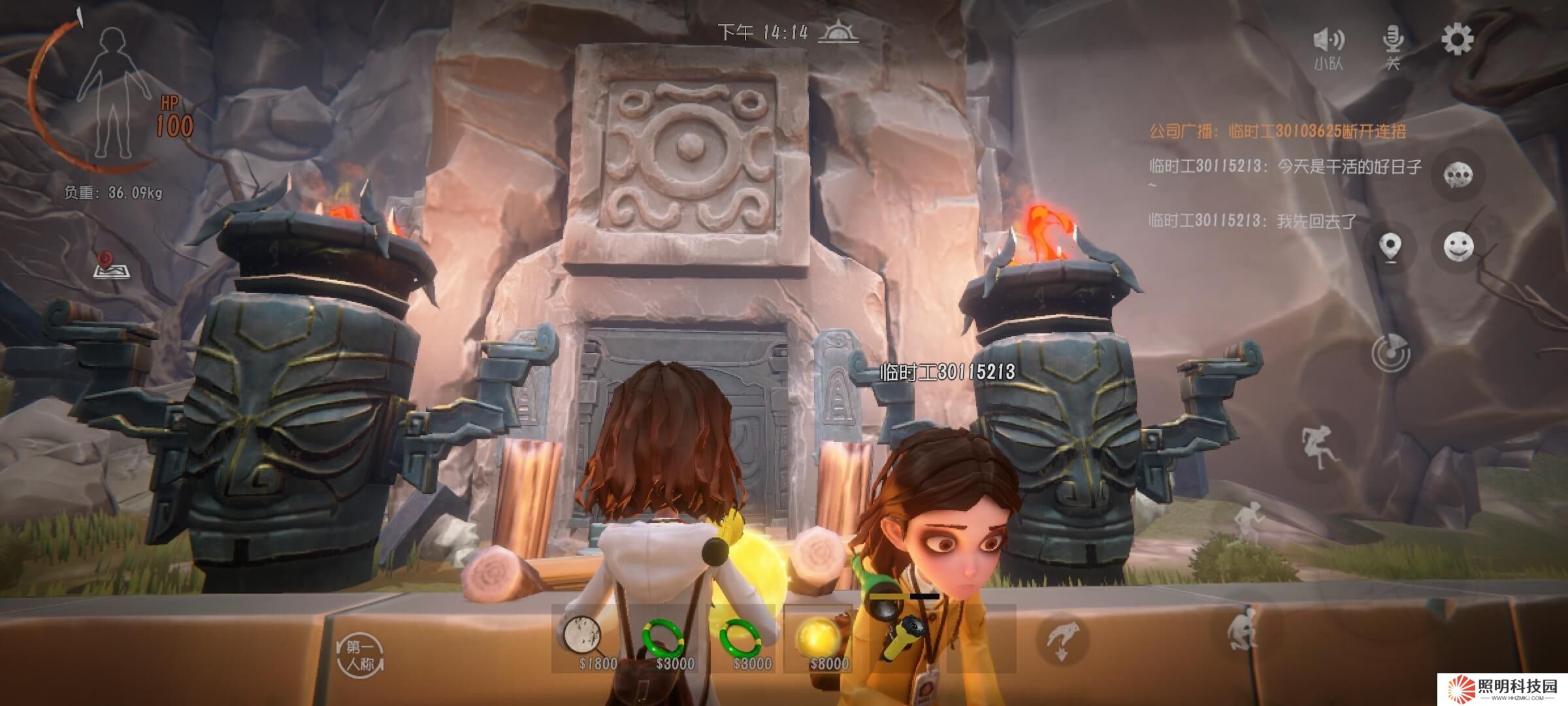Switch the squad speaker channel button
The image size is (1568, 706).
pos(1328,47)
